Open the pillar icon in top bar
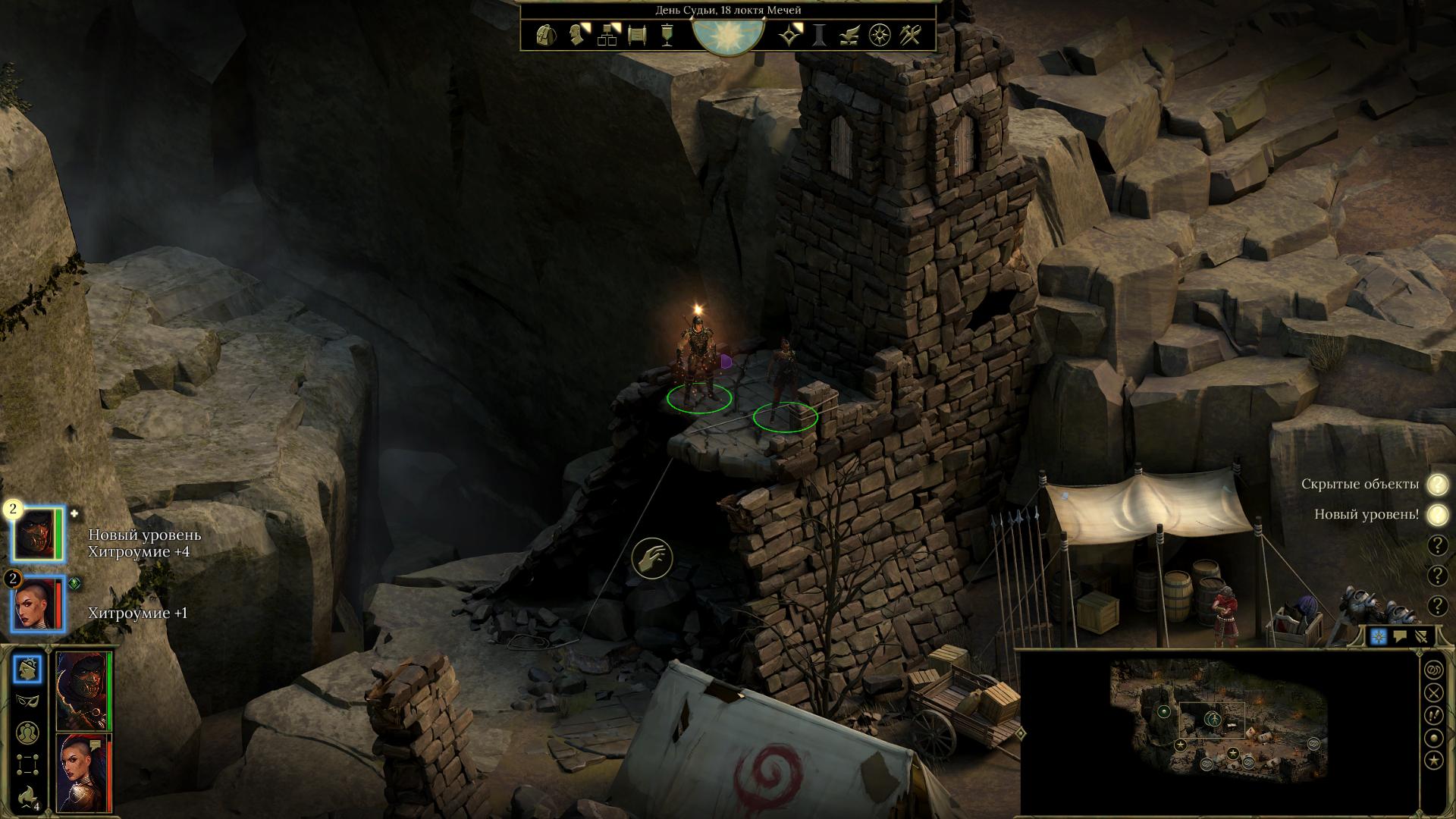Image resolution: width=1456 pixels, height=819 pixels. 820,35
